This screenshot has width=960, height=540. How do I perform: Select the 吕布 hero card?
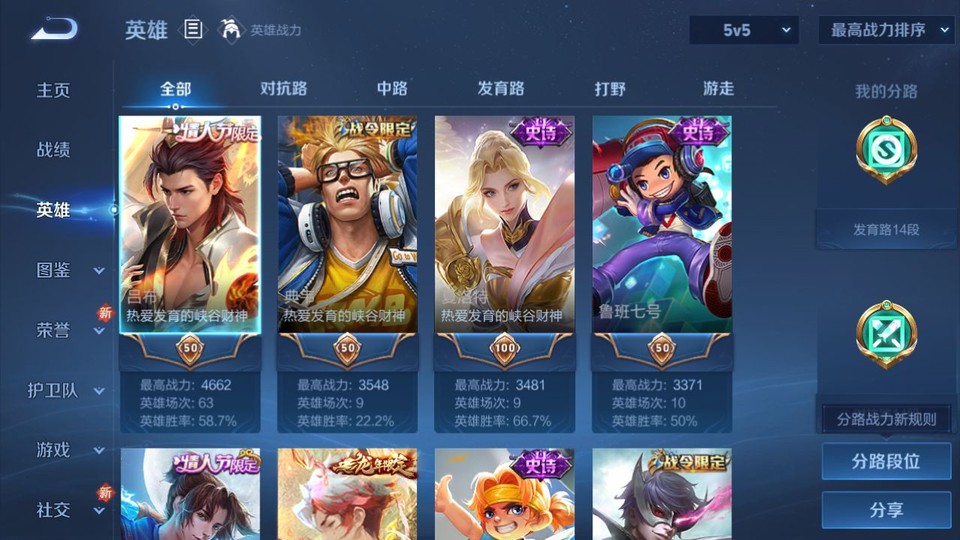click(190, 225)
